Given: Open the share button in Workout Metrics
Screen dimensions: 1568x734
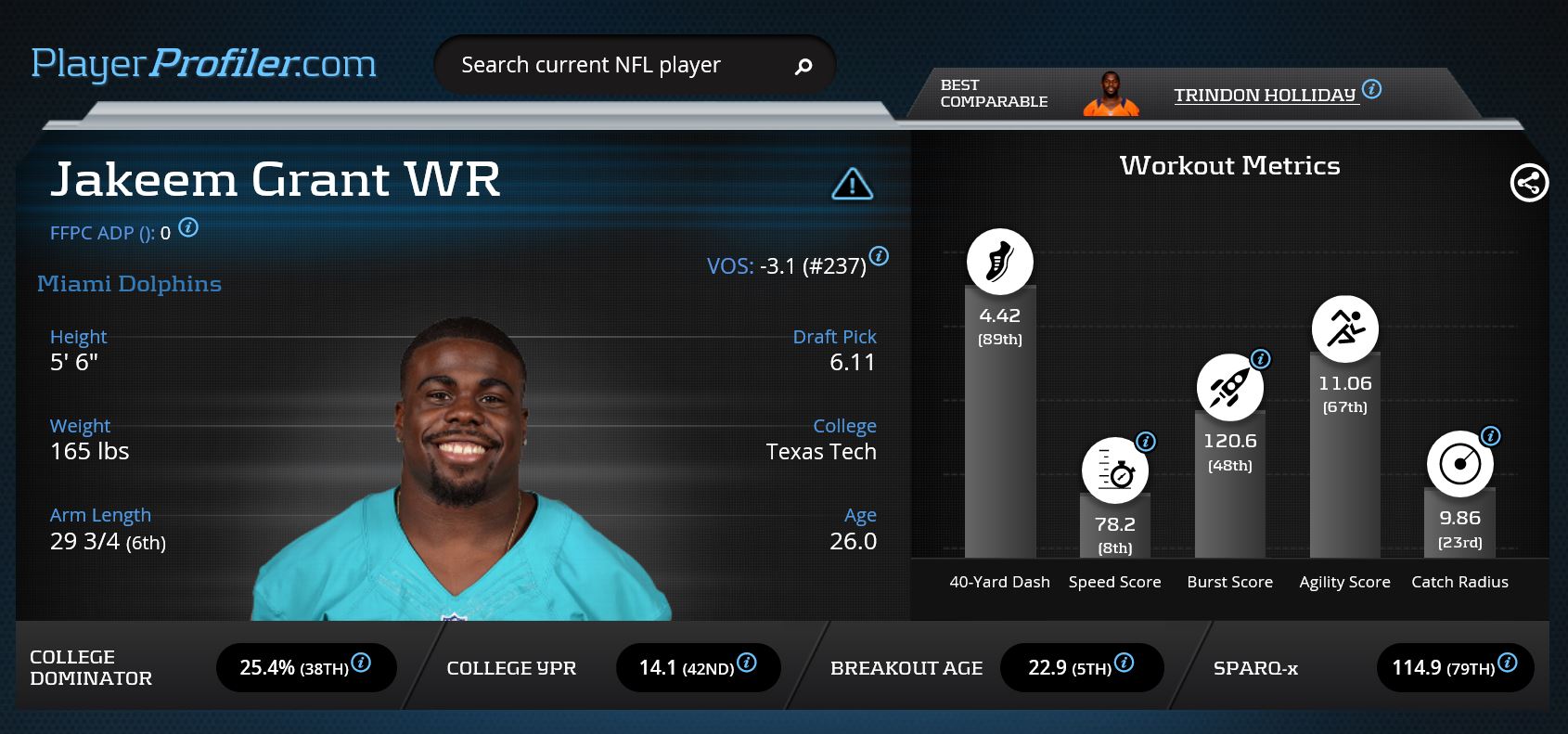Looking at the screenshot, I should [x=1528, y=183].
